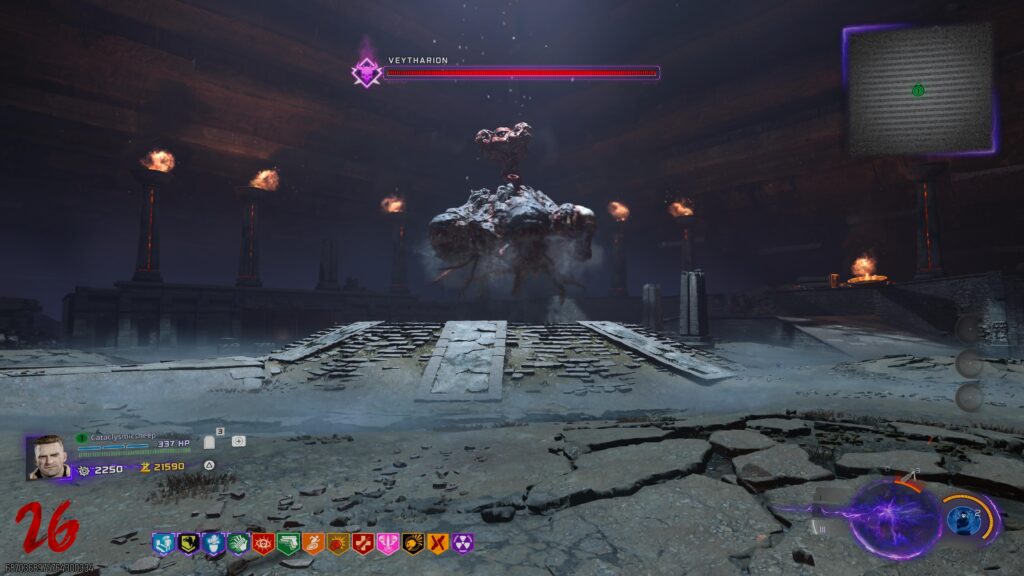Select the blue round equipment icon
The width and height of the screenshot is (1024, 576).
[963, 519]
